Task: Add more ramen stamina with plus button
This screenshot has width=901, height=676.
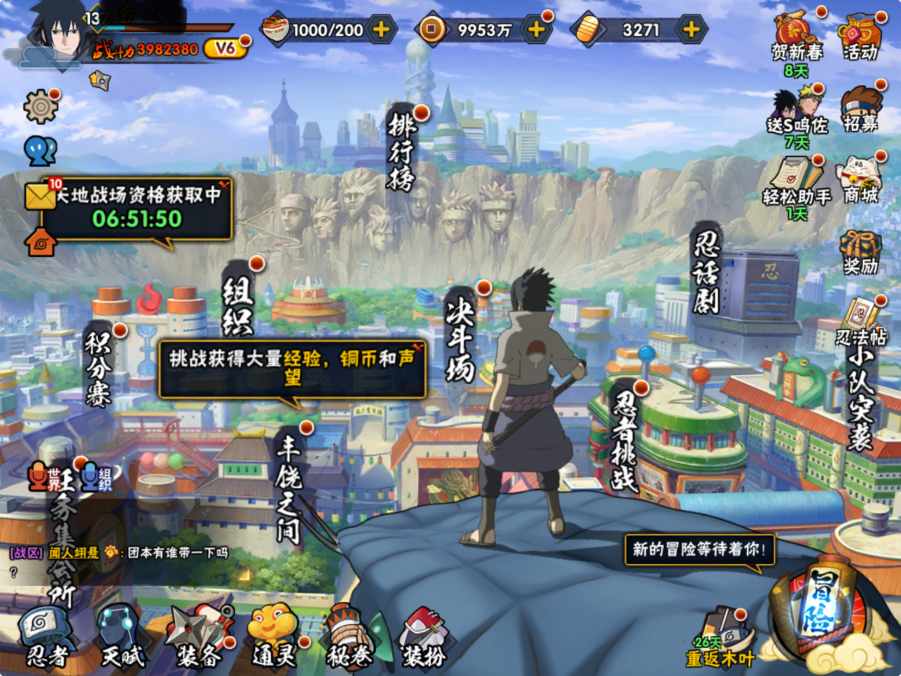Action: point(381,30)
